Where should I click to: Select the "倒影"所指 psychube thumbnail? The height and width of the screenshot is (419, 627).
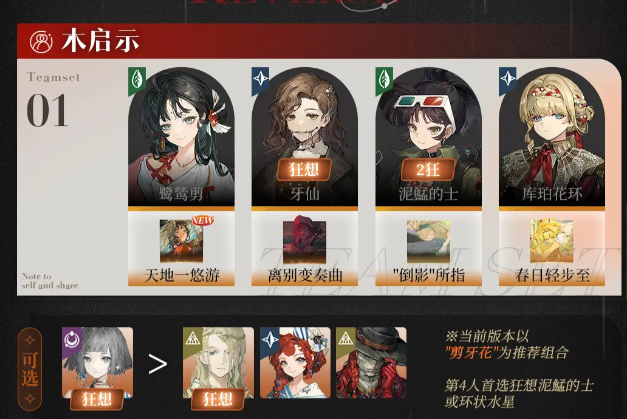(x=428, y=241)
